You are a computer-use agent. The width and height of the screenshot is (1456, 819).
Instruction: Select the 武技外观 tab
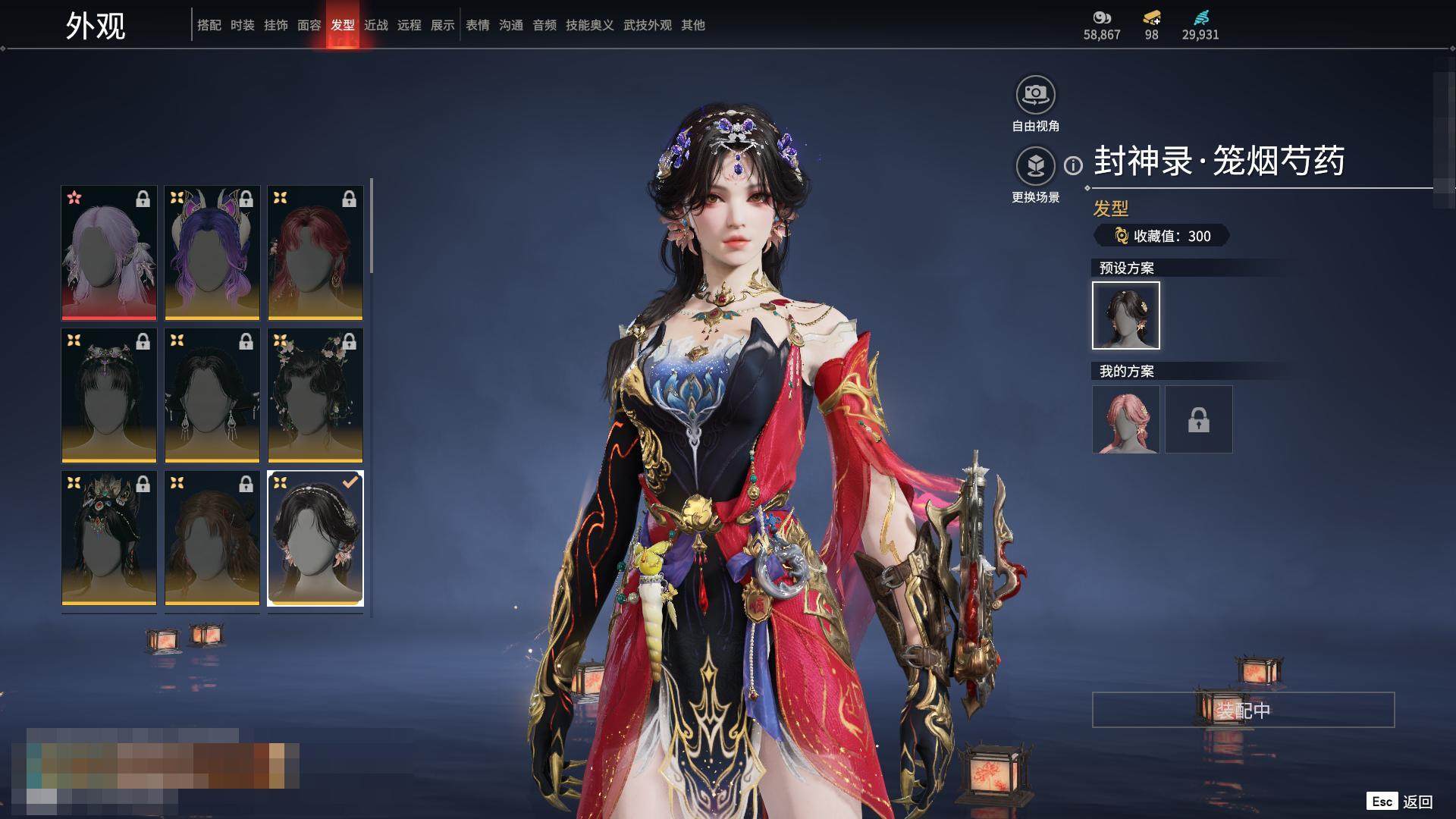648,25
